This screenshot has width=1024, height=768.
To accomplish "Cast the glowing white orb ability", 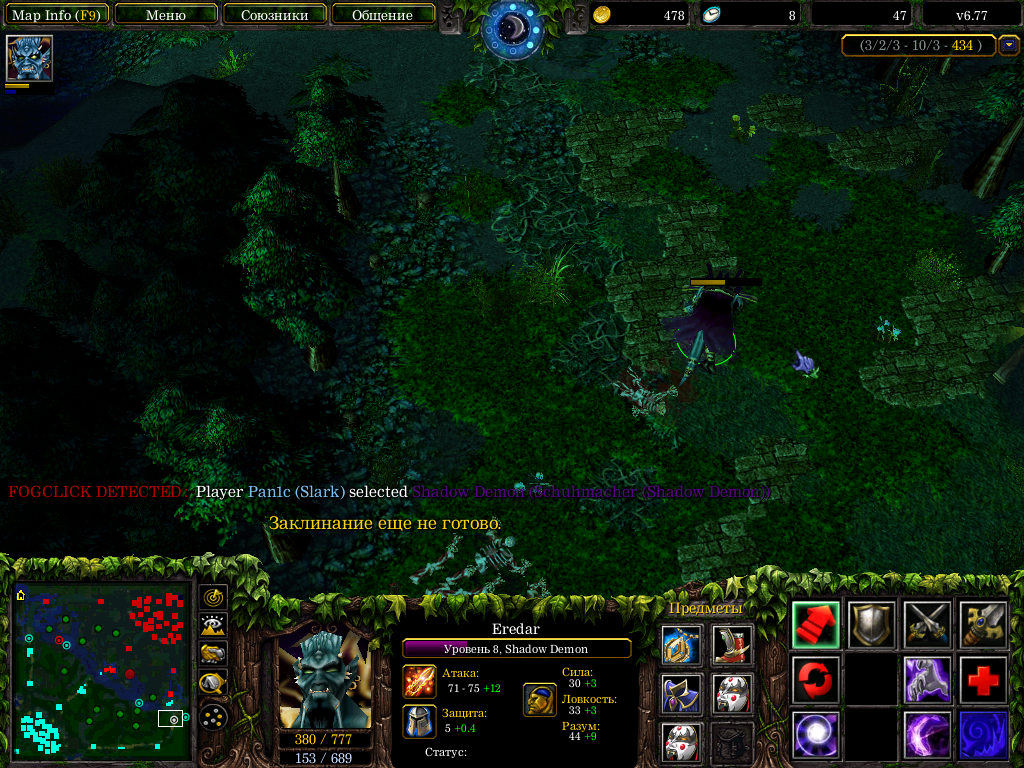I will 816,735.
